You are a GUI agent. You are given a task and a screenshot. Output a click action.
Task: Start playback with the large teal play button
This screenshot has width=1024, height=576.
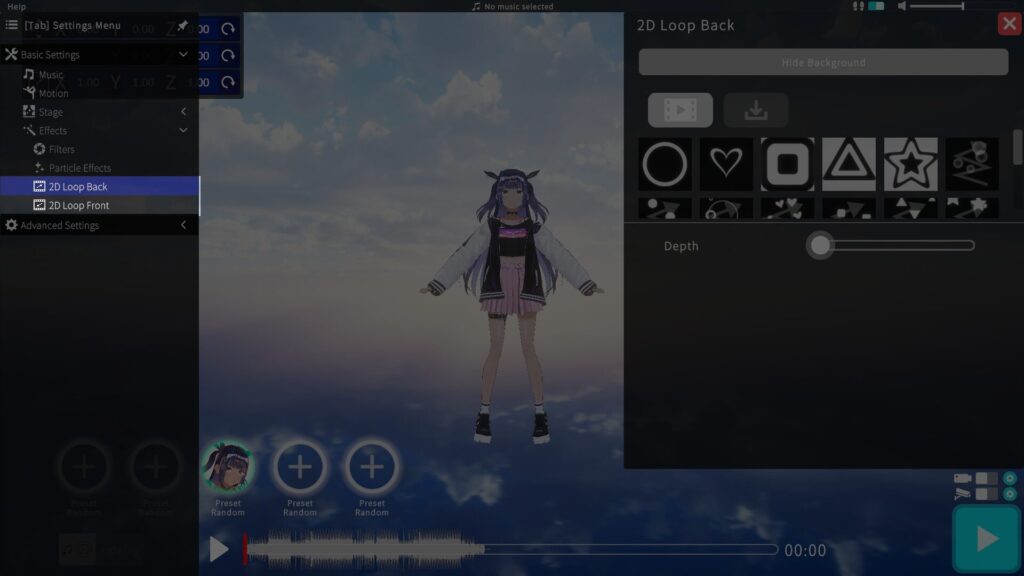986,539
